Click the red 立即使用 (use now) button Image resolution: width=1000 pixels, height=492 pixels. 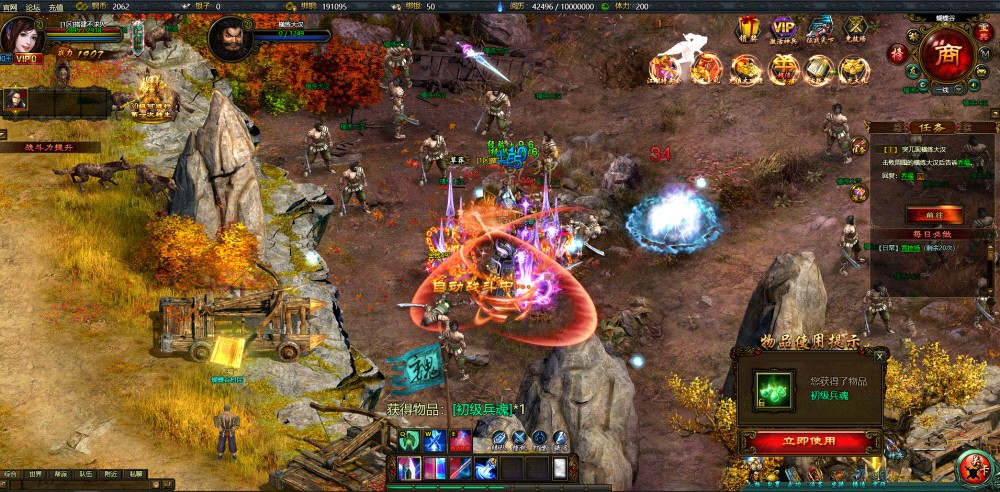(x=810, y=441)
